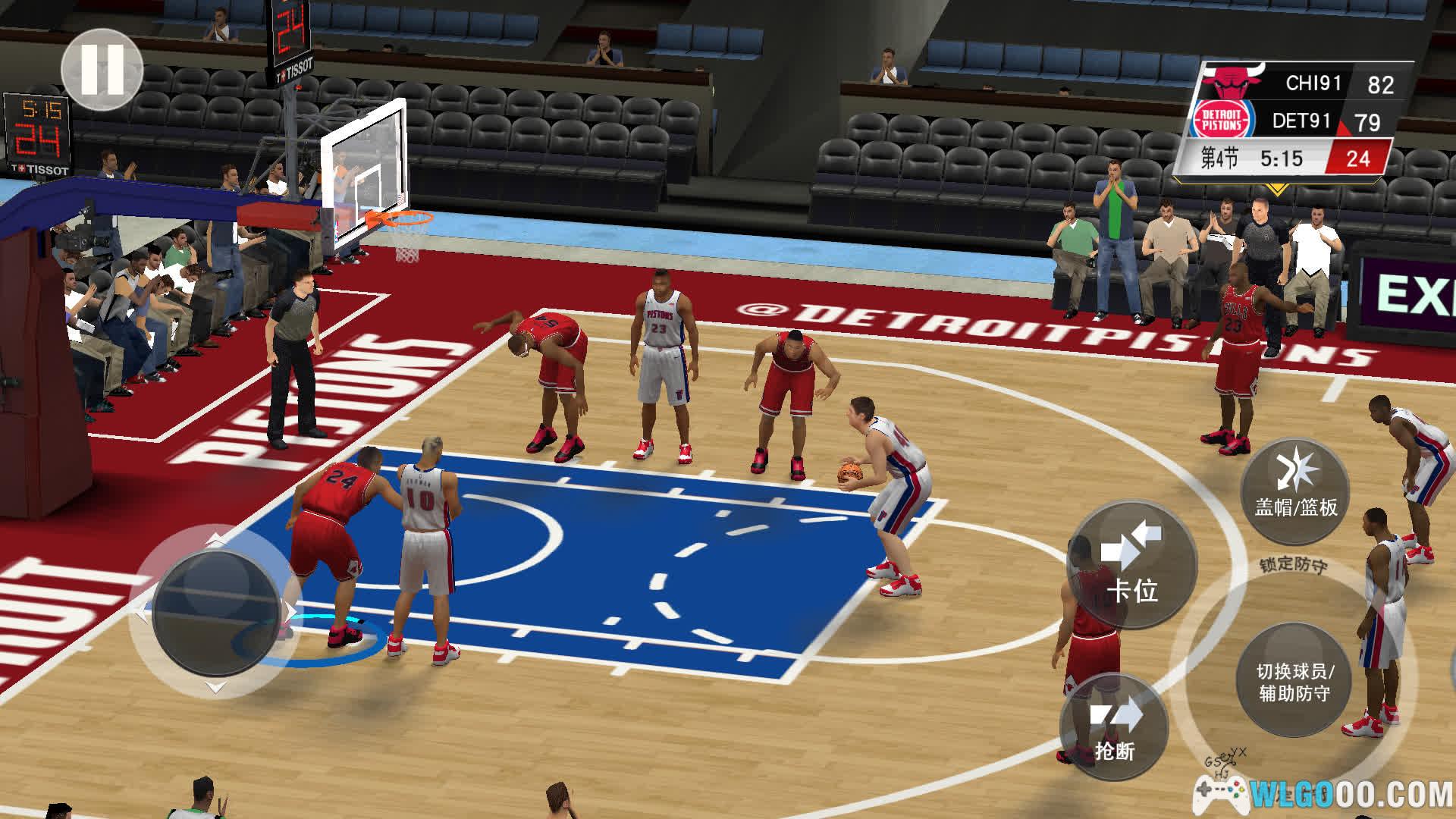Touch the virtual movement joystick
The image size is (1456, 819).
(217, 612)
